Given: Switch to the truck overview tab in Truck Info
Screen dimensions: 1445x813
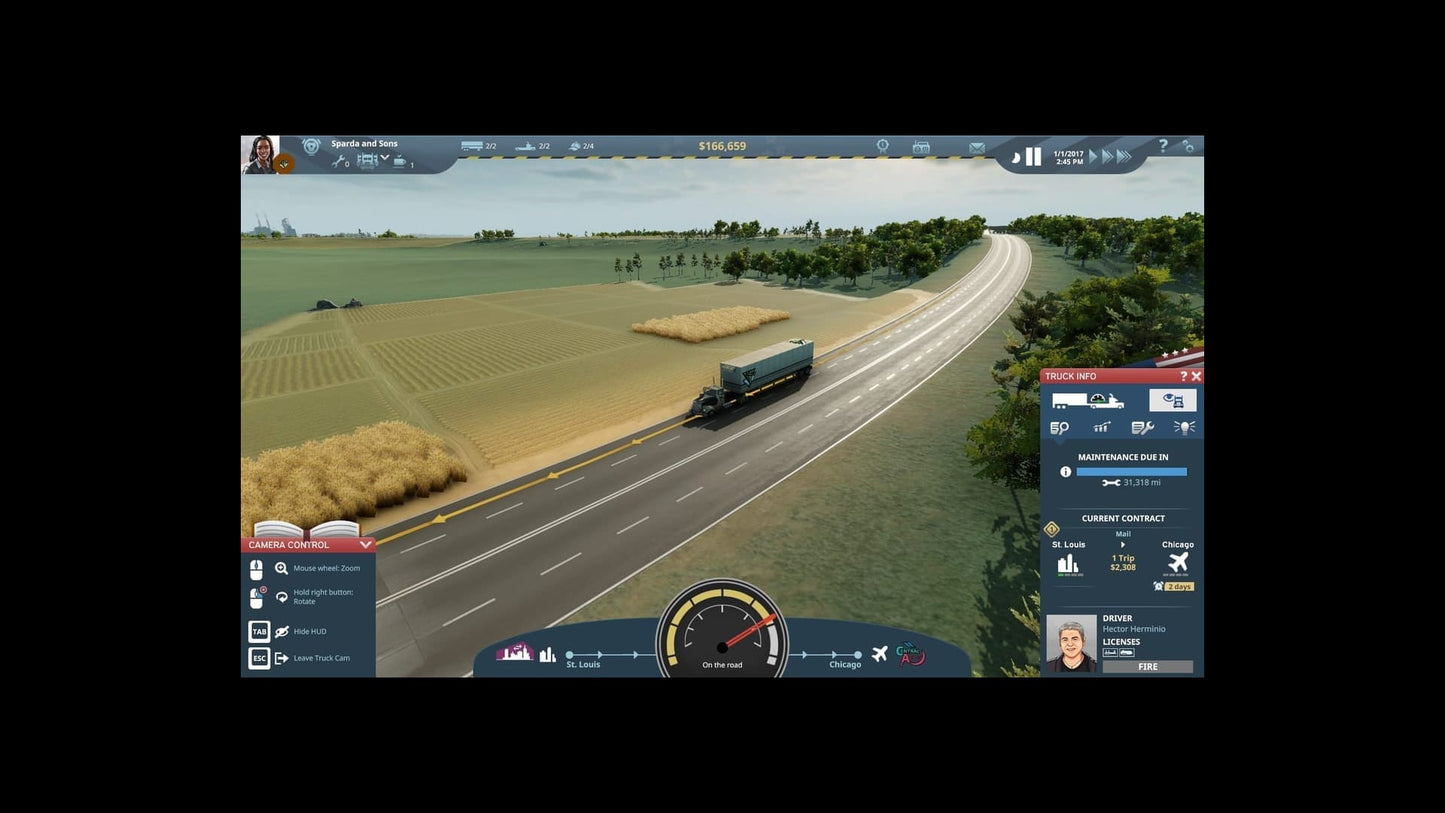Looking at the screenshot, I should pos(1089,400).
